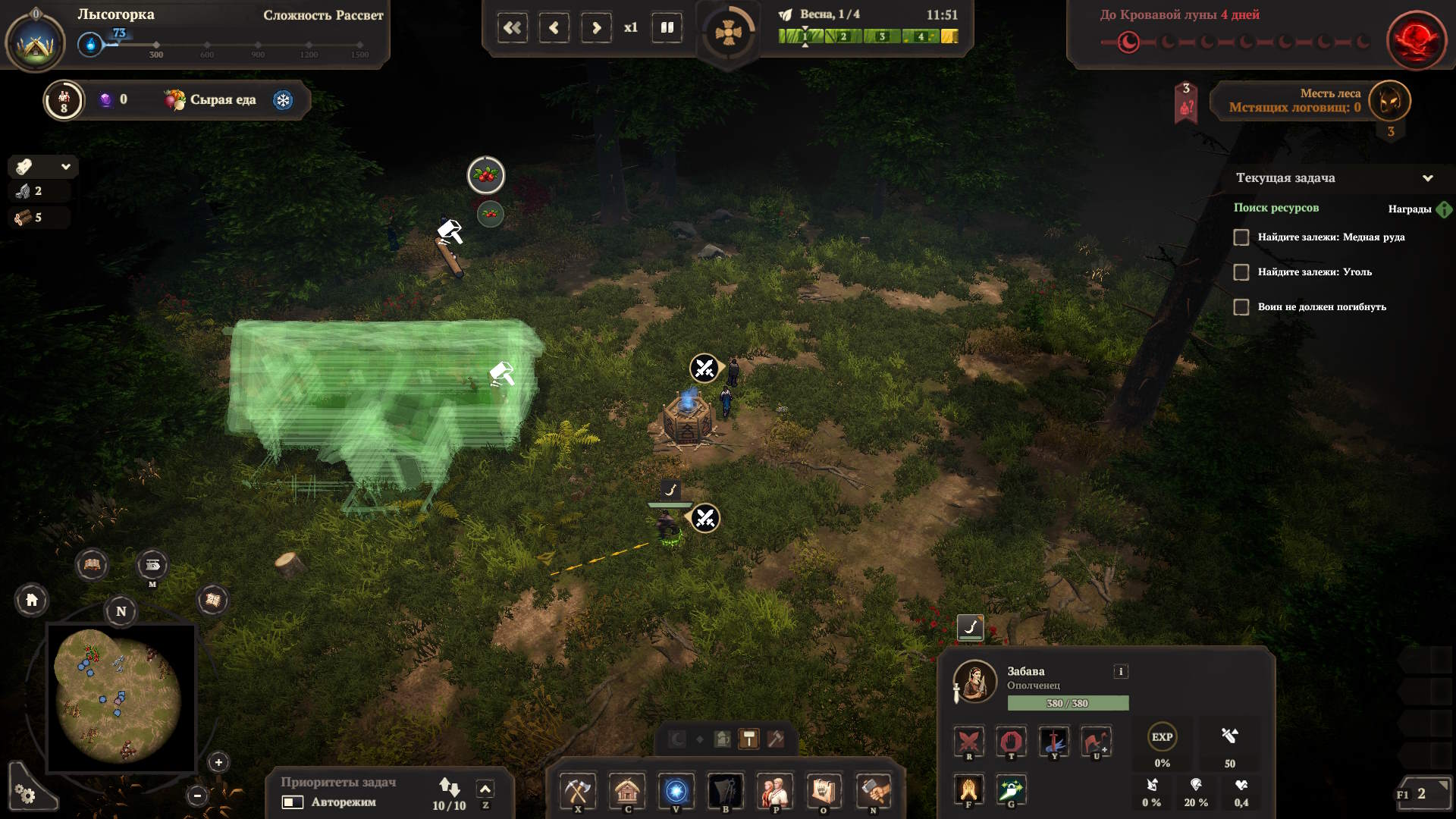Open the hammer-in-fist crafting menu

click(873, 791)
